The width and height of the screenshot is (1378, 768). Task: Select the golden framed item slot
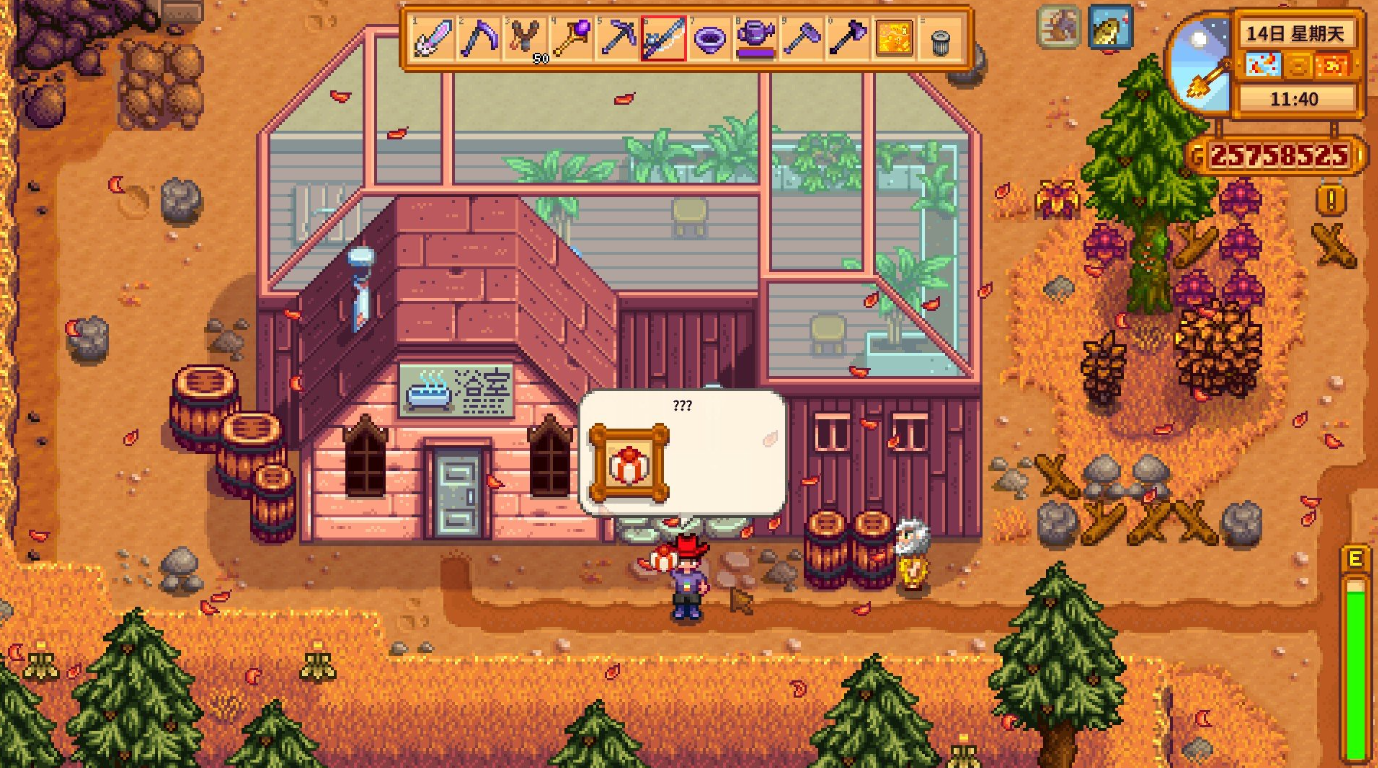pos(894,40)
